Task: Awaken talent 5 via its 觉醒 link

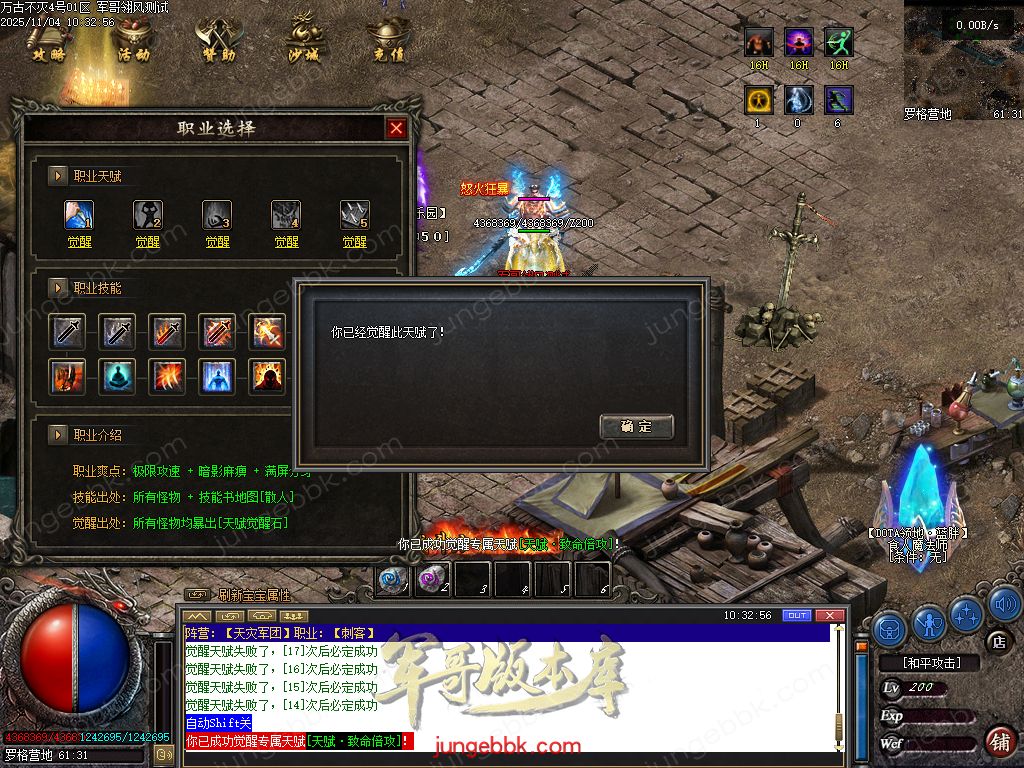Action: coord(355,242)
